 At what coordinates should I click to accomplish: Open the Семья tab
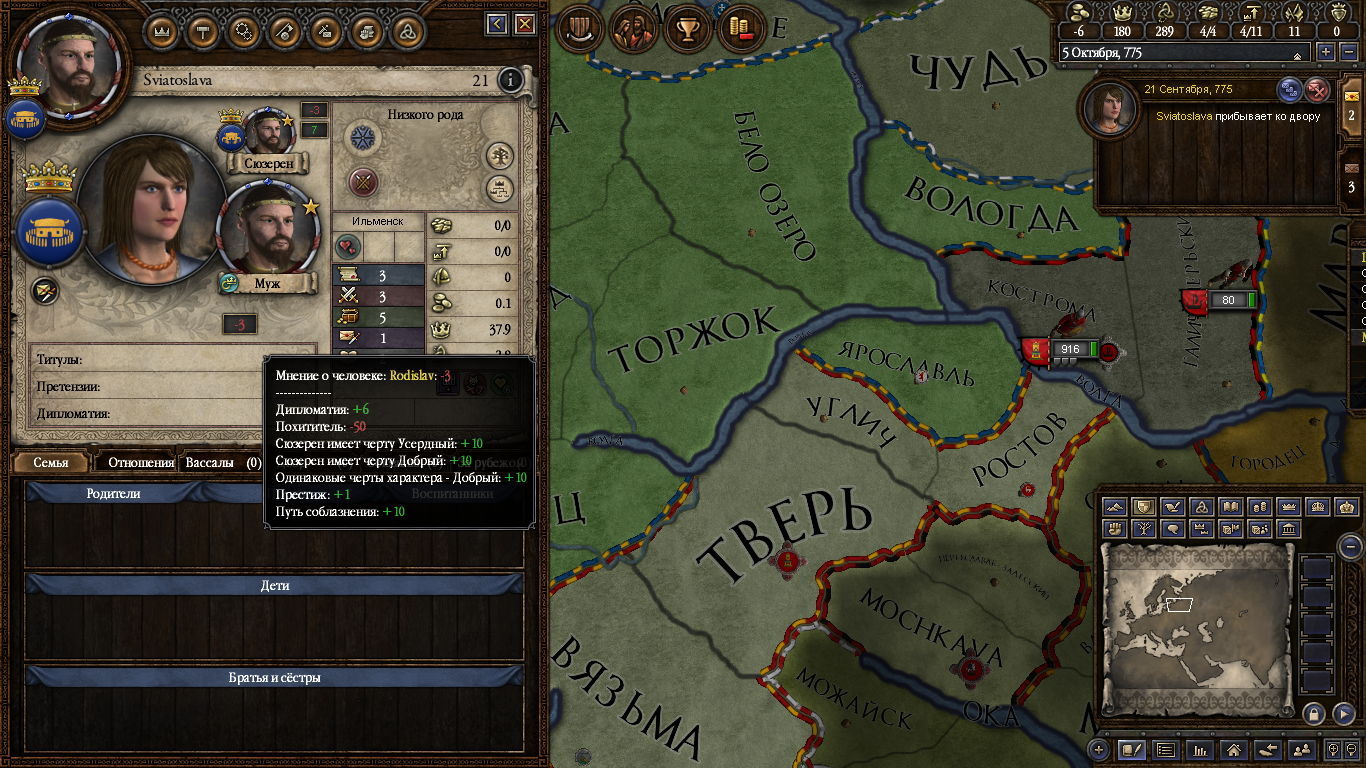pyautogui.click(x=51, y=462)
